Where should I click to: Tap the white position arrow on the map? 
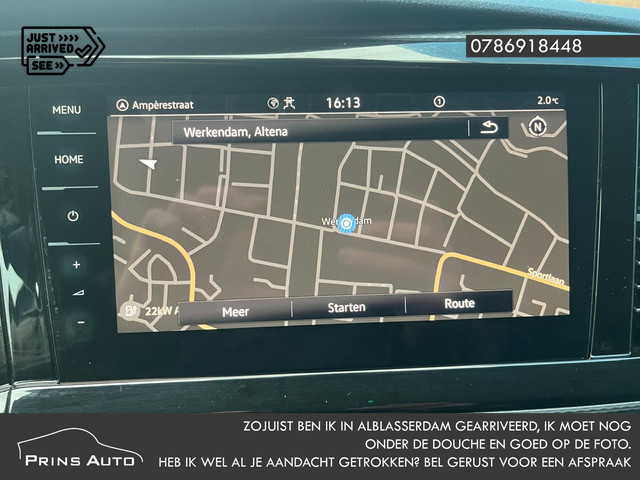pyautogui.click(x=149, y=163)
